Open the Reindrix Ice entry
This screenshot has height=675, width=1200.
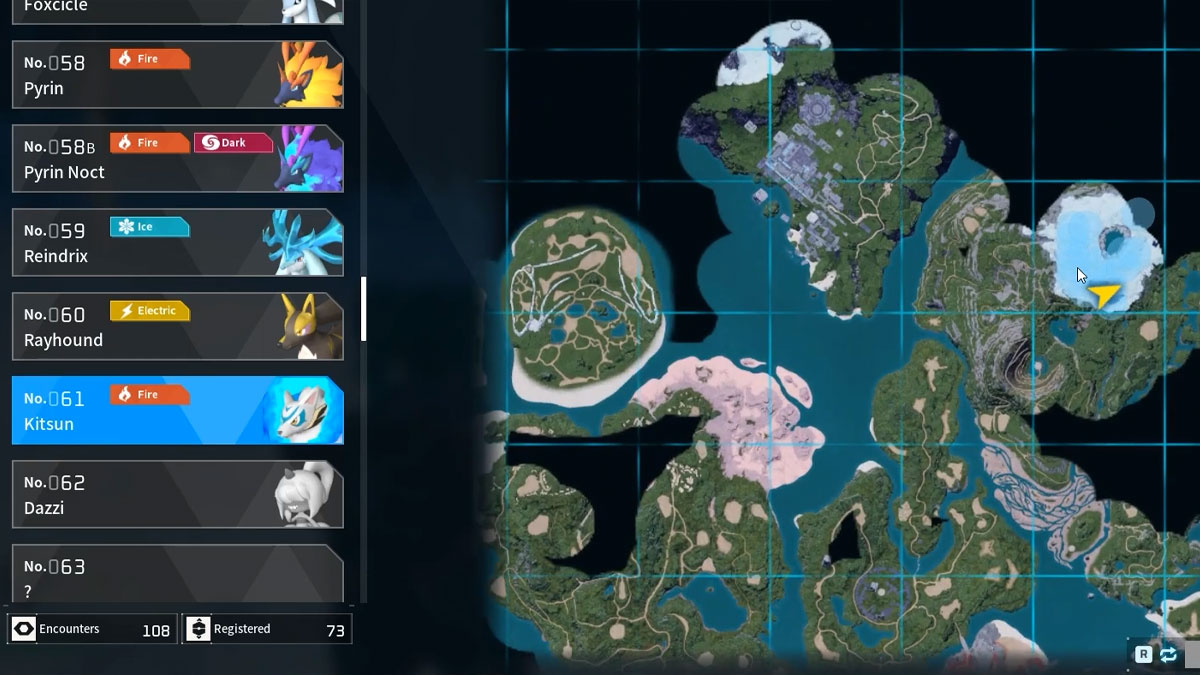pyautogui.click(x=177, y=243)
